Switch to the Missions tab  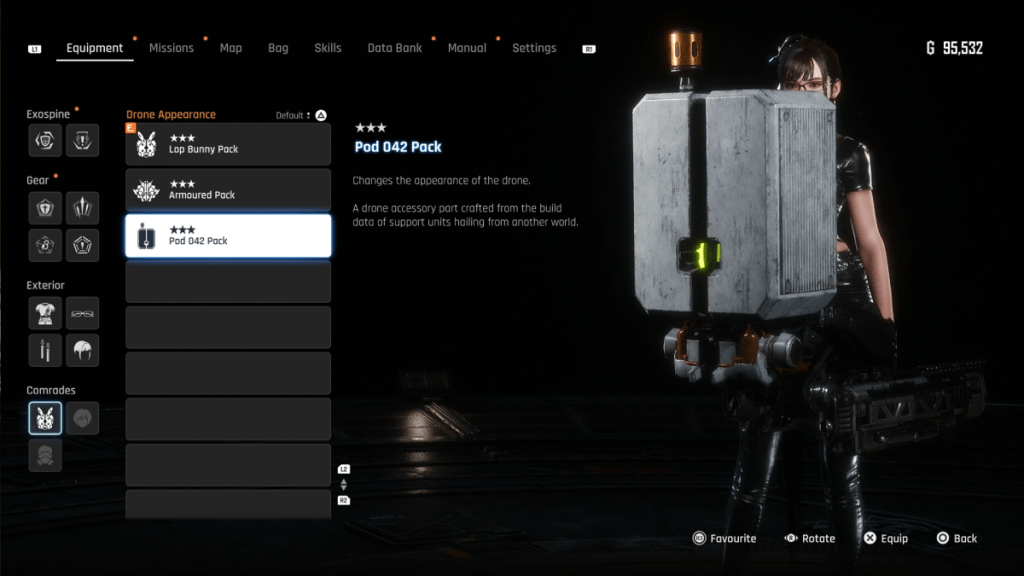pos(171,48)
